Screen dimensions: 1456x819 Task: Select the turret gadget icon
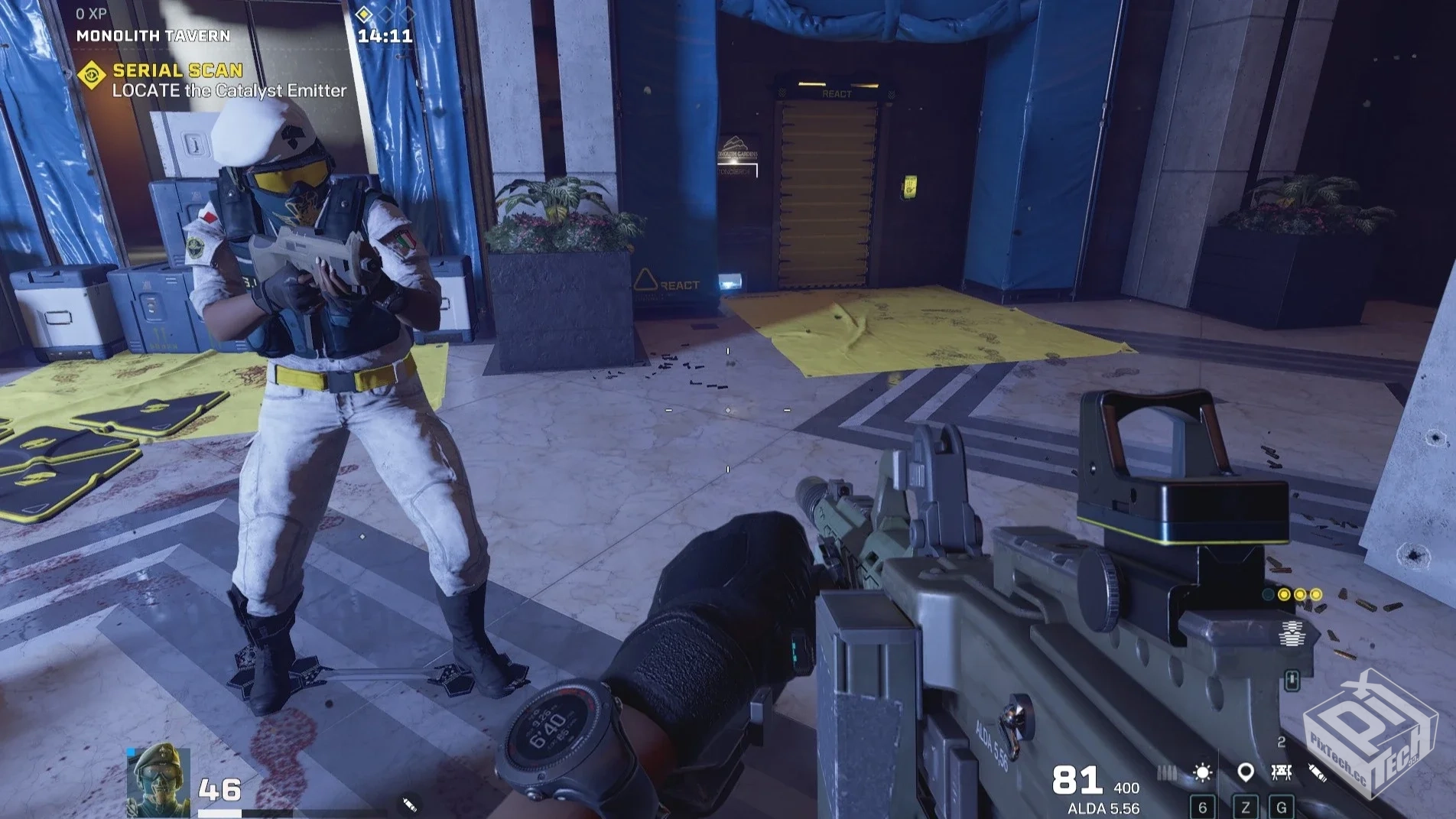tap(1282, 773)
